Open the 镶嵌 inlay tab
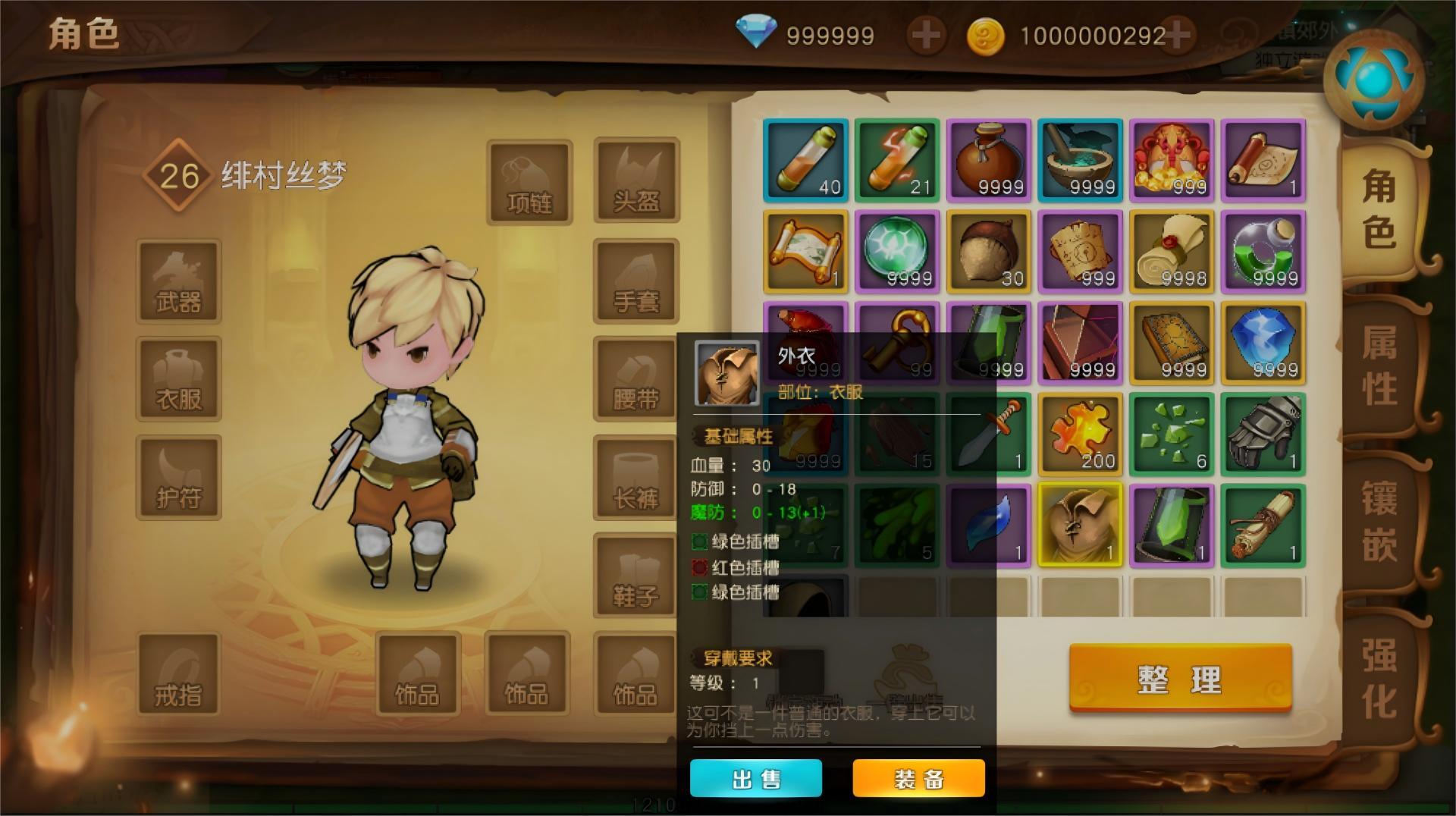This screenshot has width=1456, height=816. pos(1379,521)
